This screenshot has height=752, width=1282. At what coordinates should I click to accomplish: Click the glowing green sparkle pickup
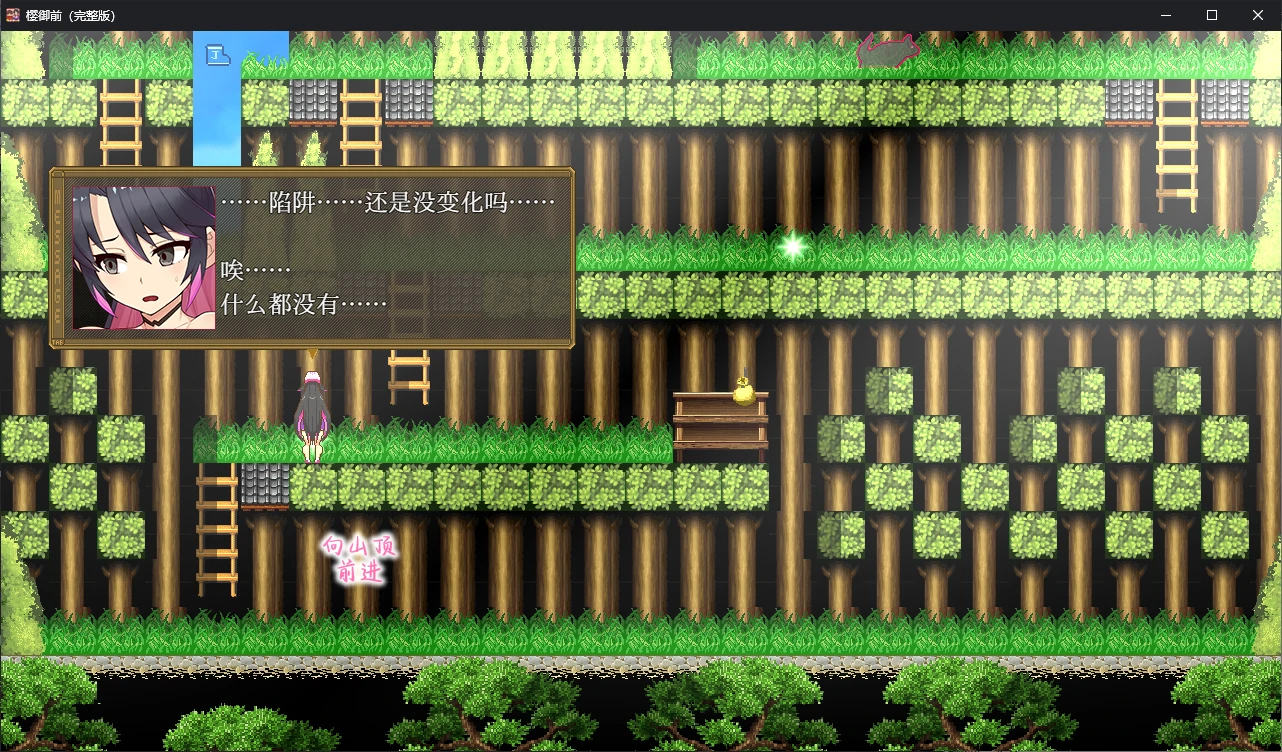tap(793, 246)
